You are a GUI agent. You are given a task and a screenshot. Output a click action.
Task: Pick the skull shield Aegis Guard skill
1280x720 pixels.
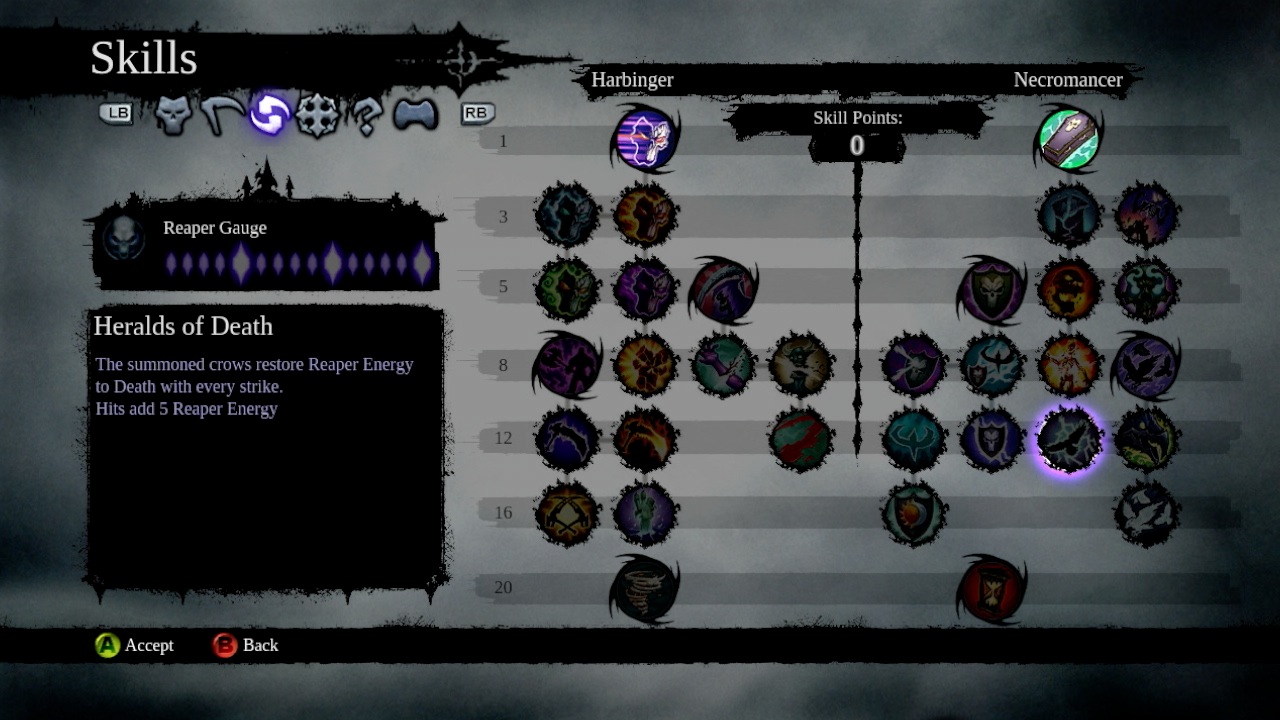(991, 290)
